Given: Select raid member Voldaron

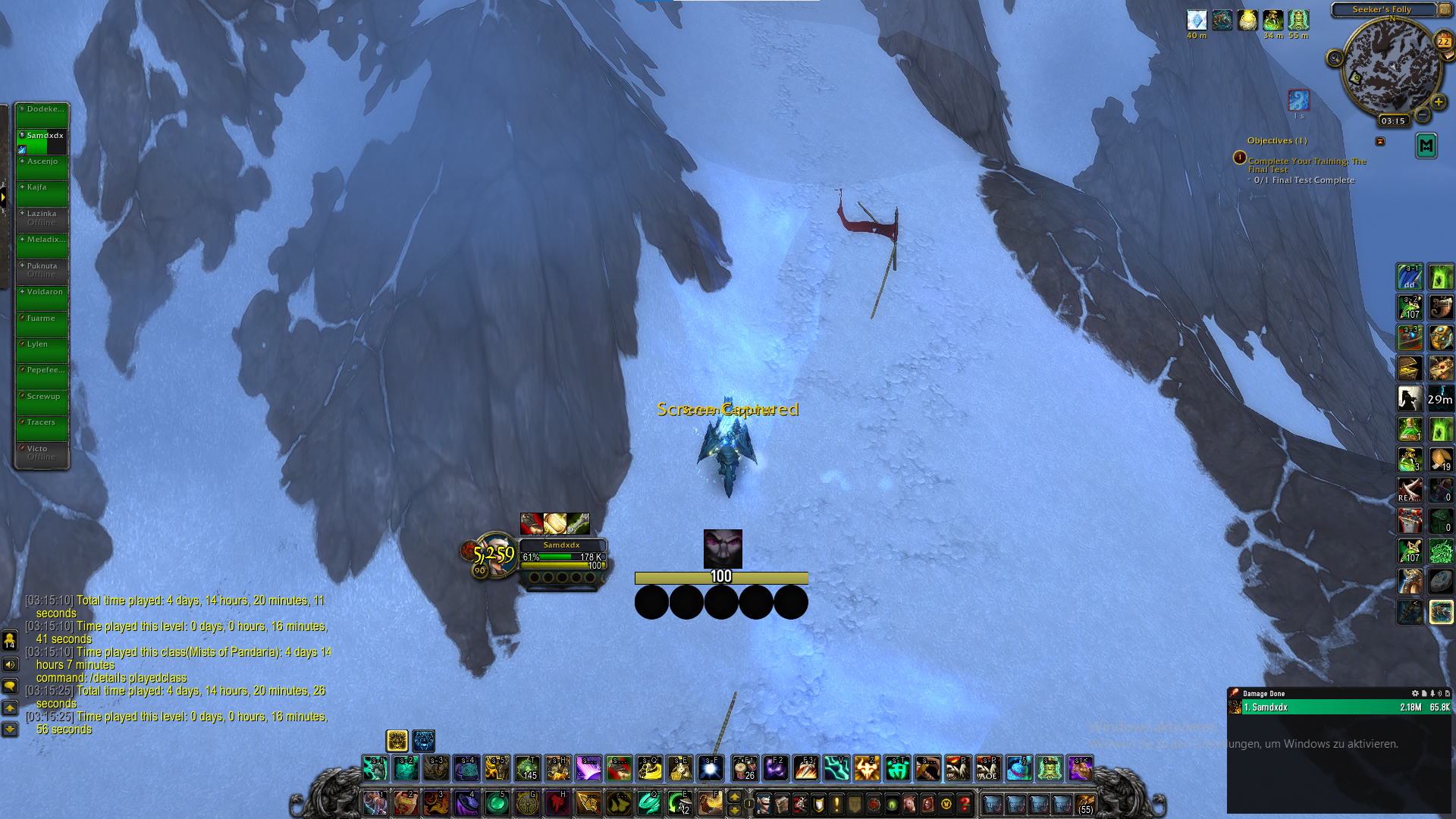Looking at the screenshot, I should pos(42,297).
